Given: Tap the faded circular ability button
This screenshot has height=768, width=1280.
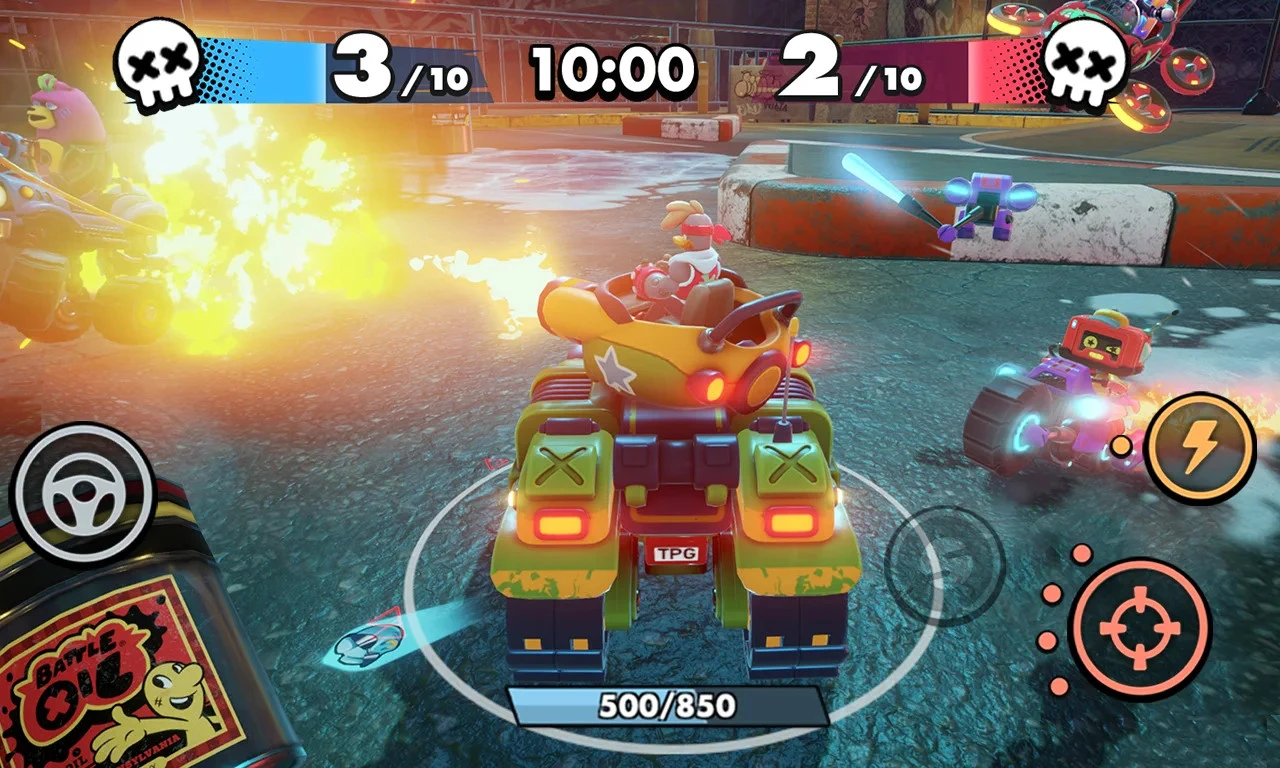Looking at the screenshot, I should coord(944,566).
